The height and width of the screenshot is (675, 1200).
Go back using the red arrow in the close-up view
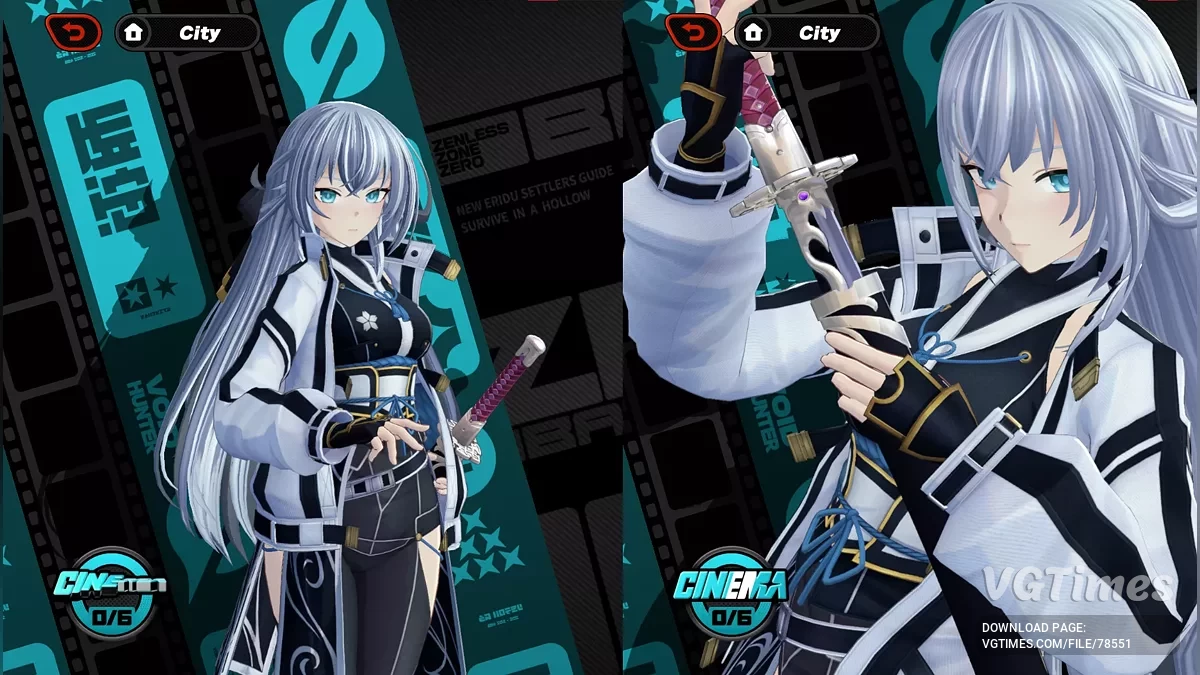[x=693, y=33]
